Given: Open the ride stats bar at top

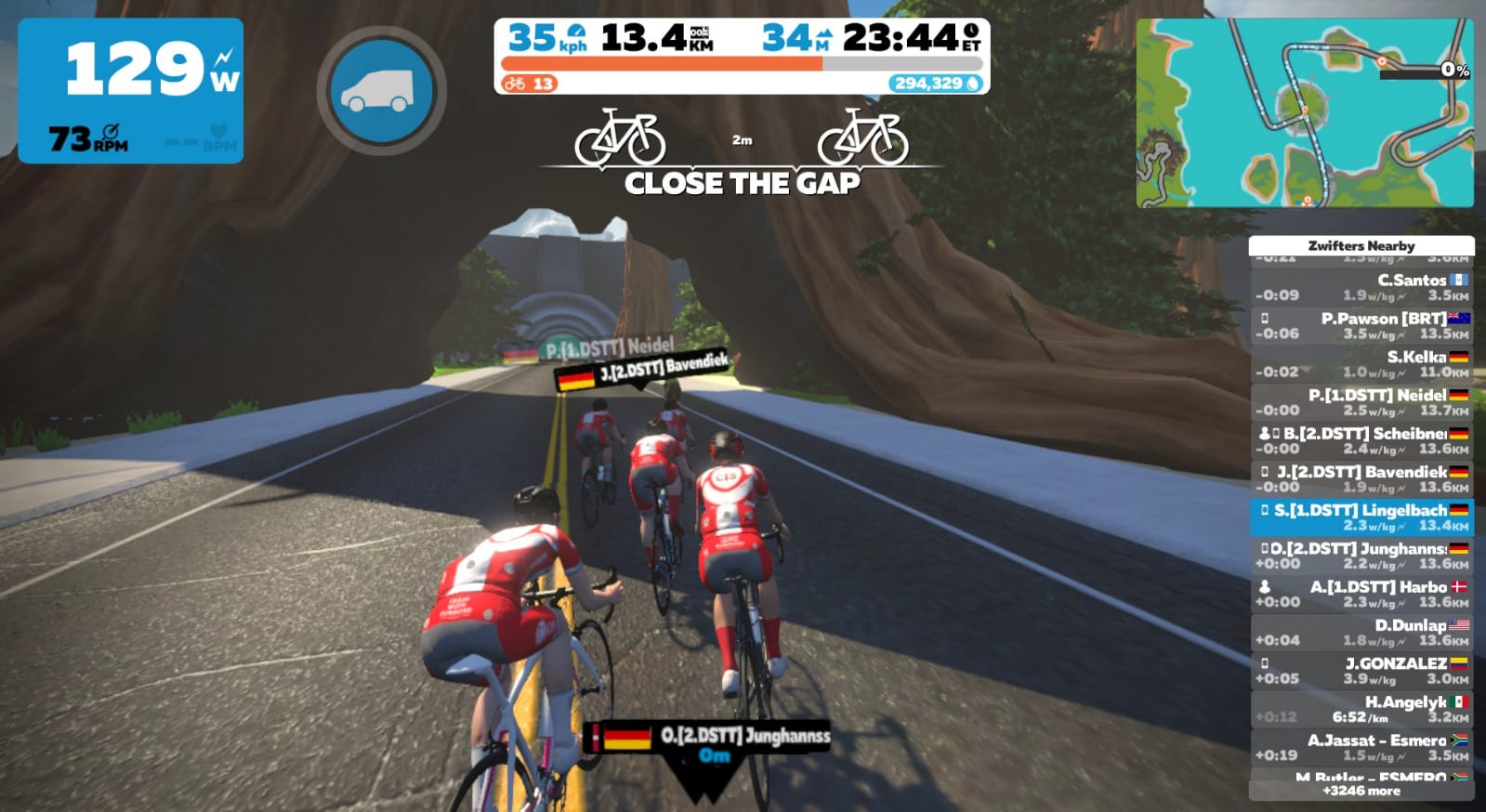Looking at the screenshot, I should (742, 56).
